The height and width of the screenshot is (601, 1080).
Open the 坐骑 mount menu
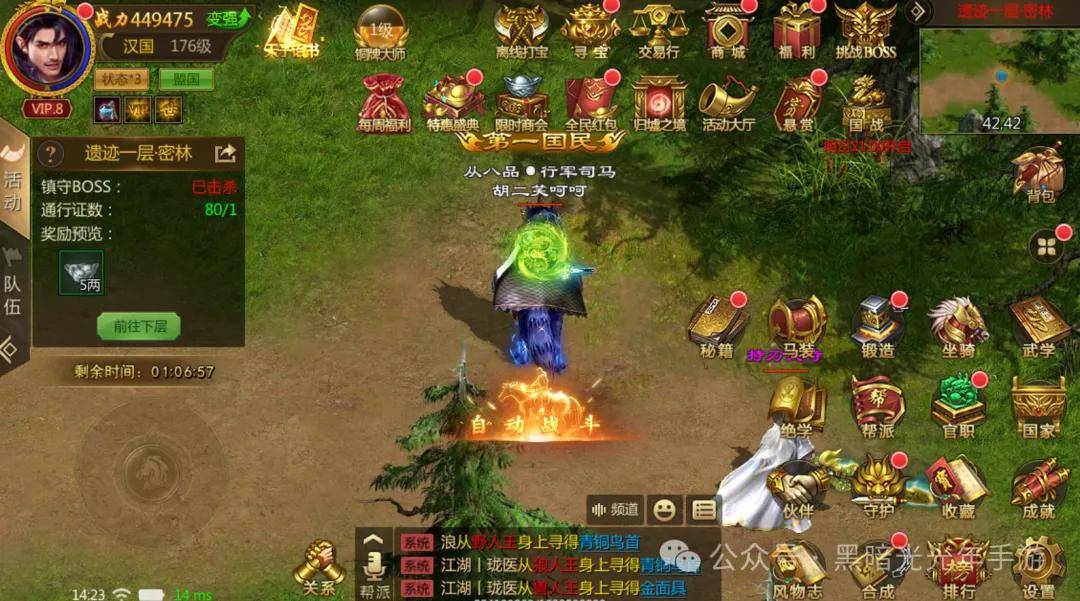coord(957,326)
